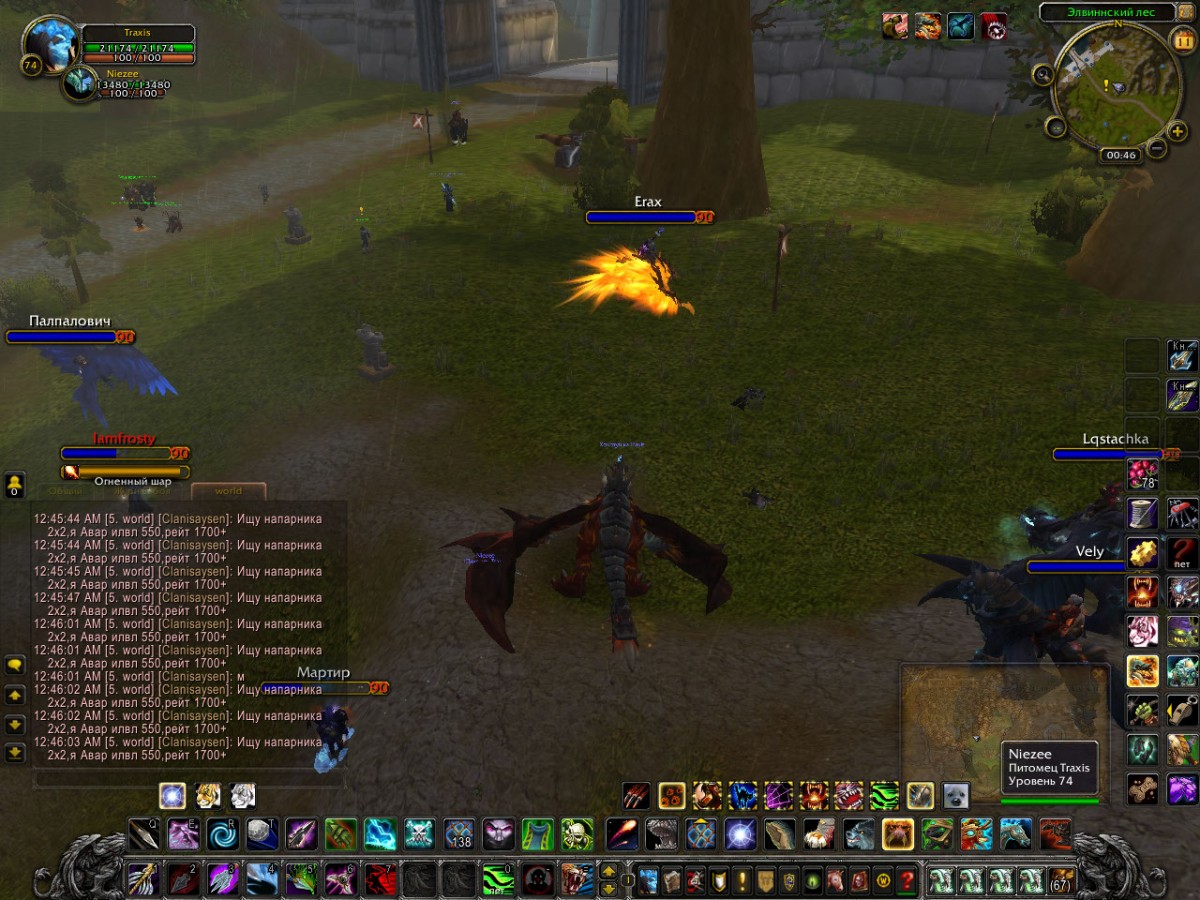
Task: Use the thread spool item slot
Action: (1142, 513)
